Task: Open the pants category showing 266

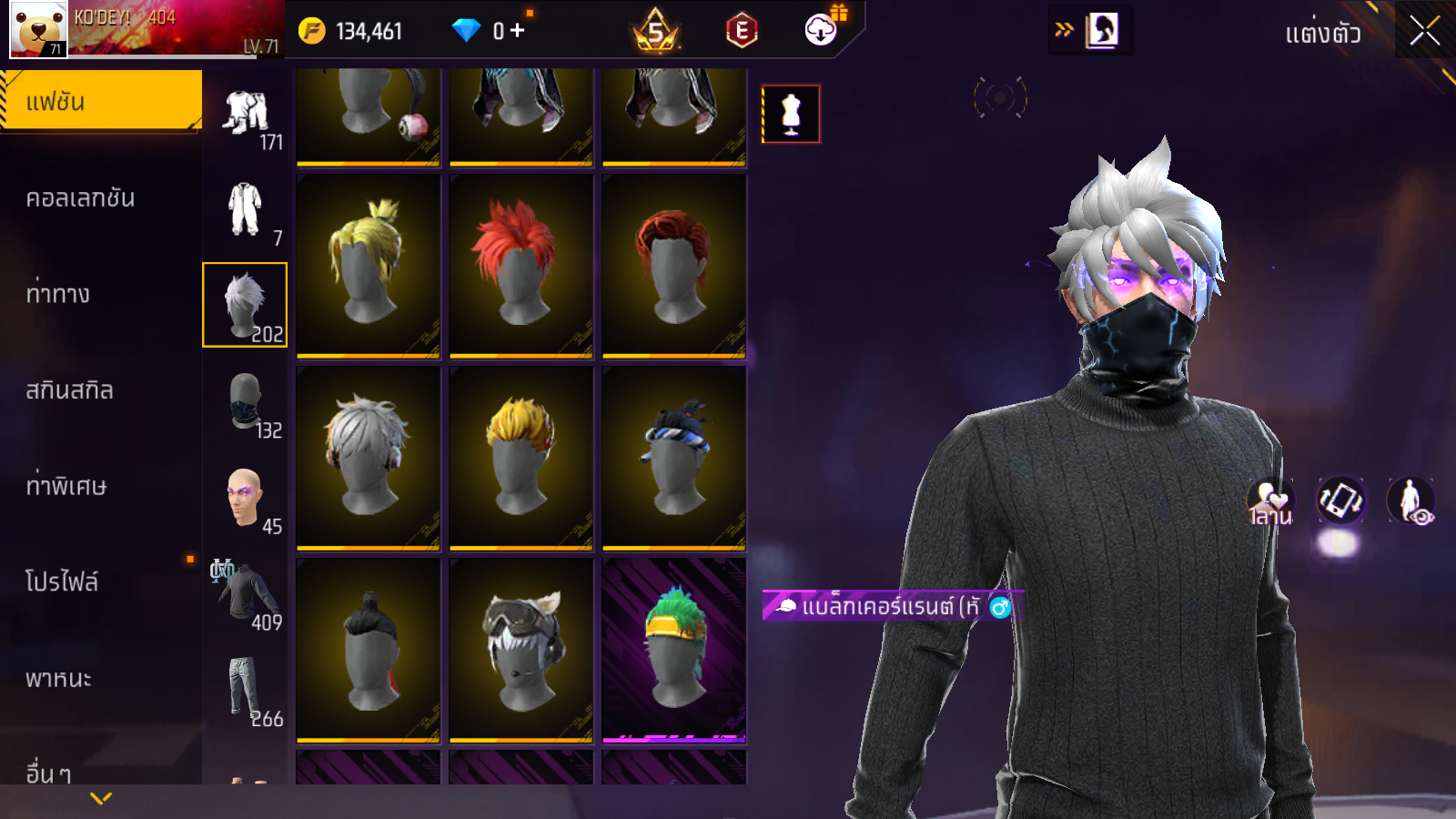Action: (246, 690)
